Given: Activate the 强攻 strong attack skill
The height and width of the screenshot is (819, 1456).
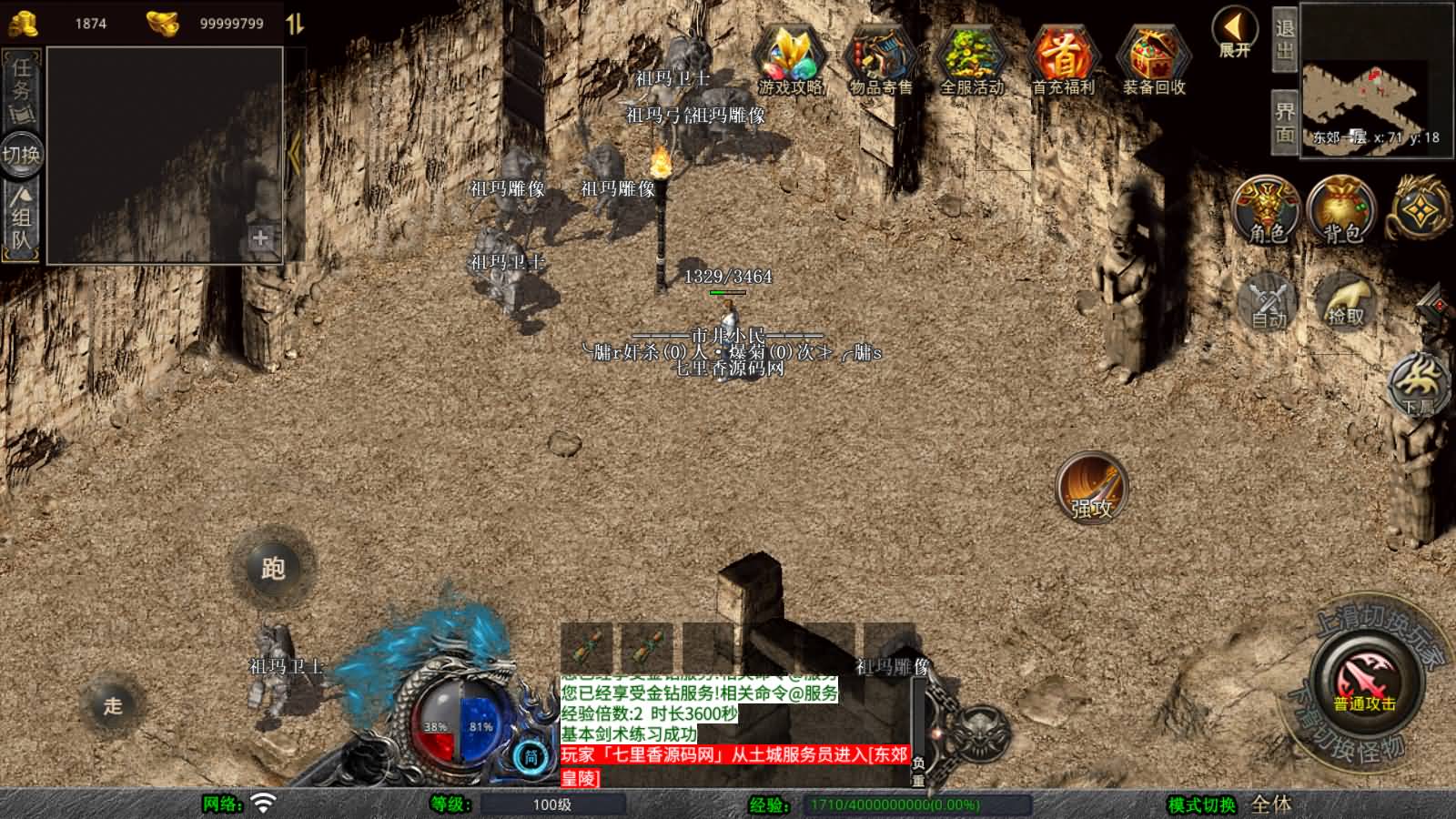Looking at the screenshot, I should pos(1091,487).
